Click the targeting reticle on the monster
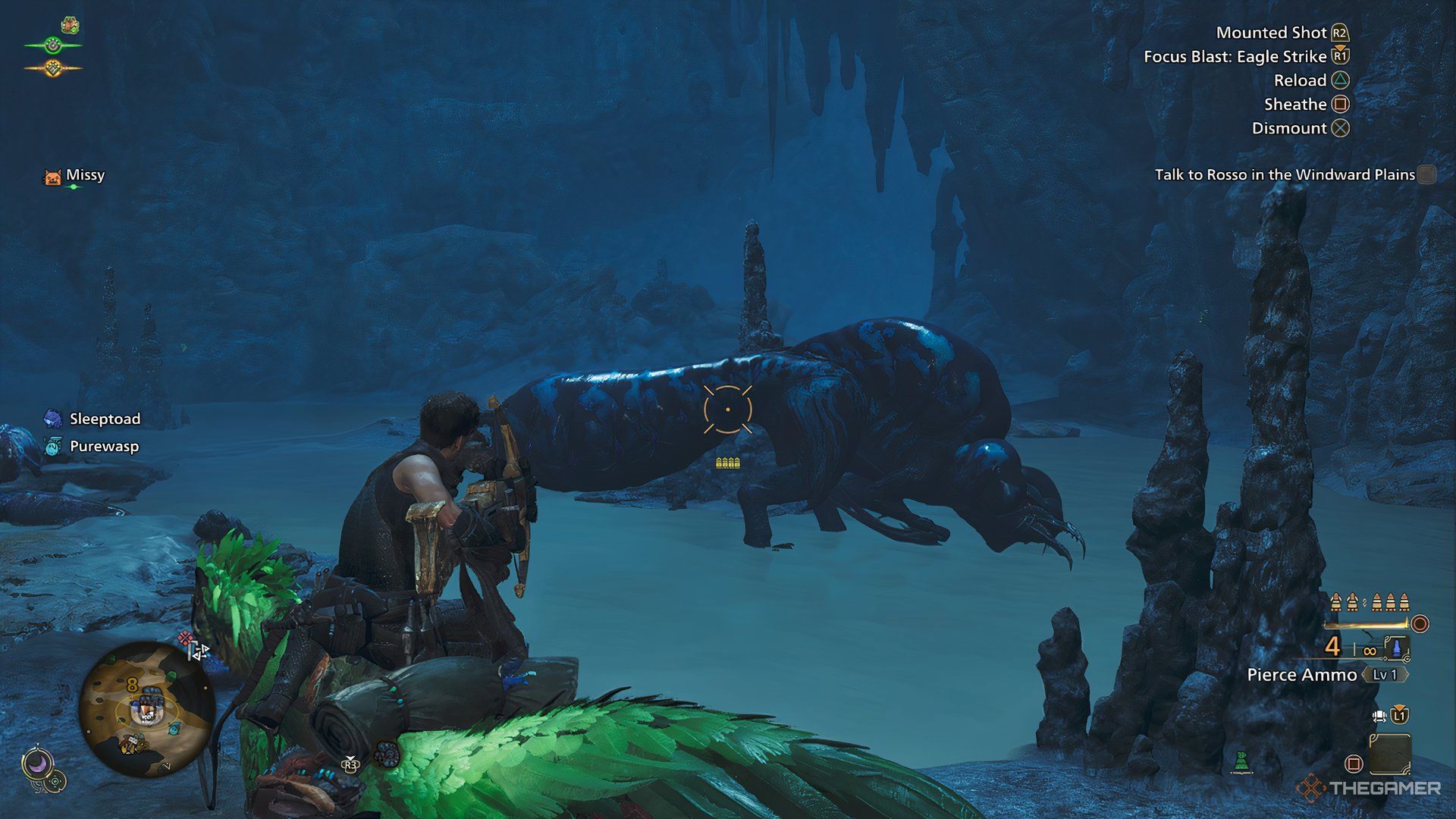1456x819 pixels. [728, 408]
